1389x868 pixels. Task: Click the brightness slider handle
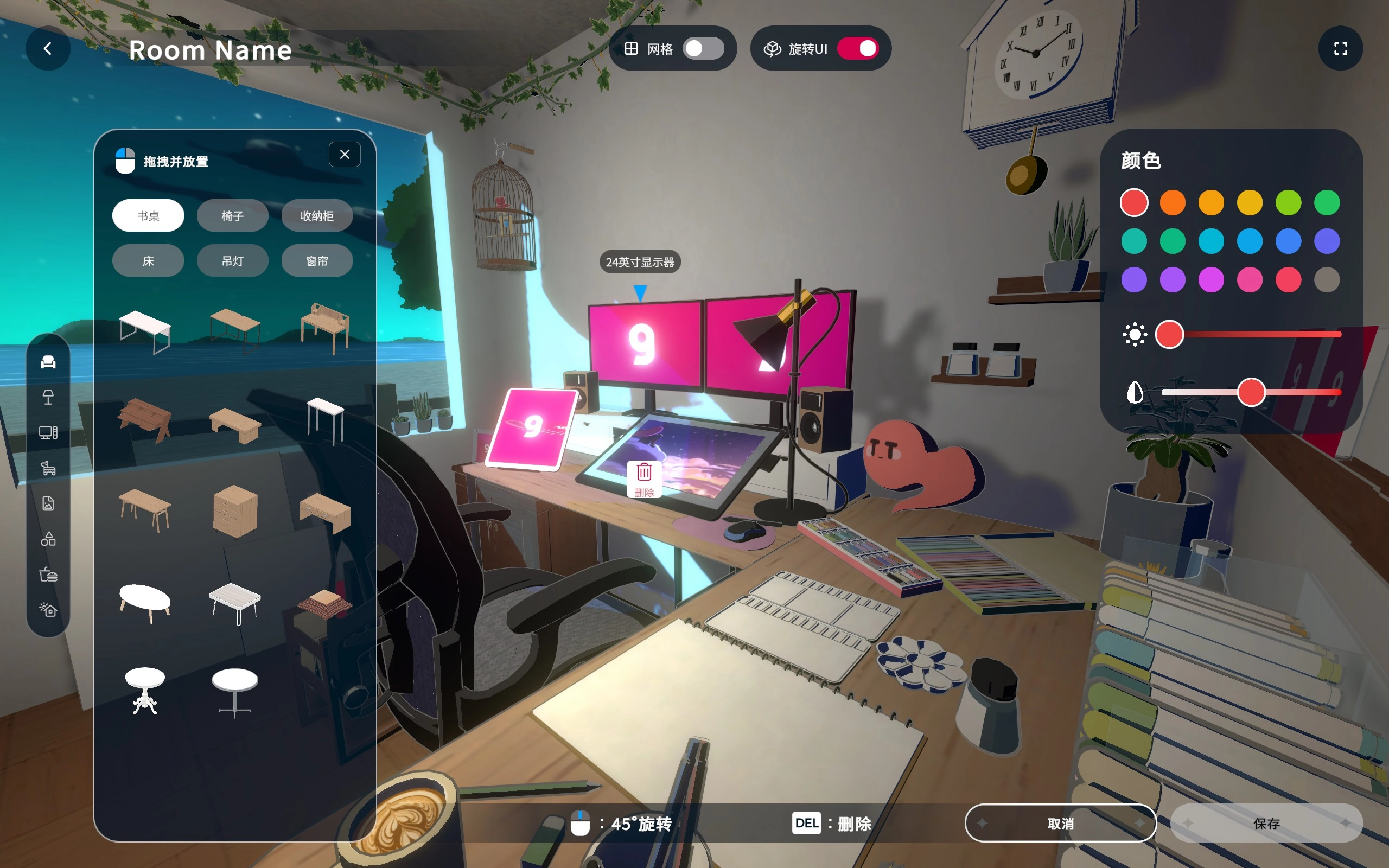point(1169,335)
